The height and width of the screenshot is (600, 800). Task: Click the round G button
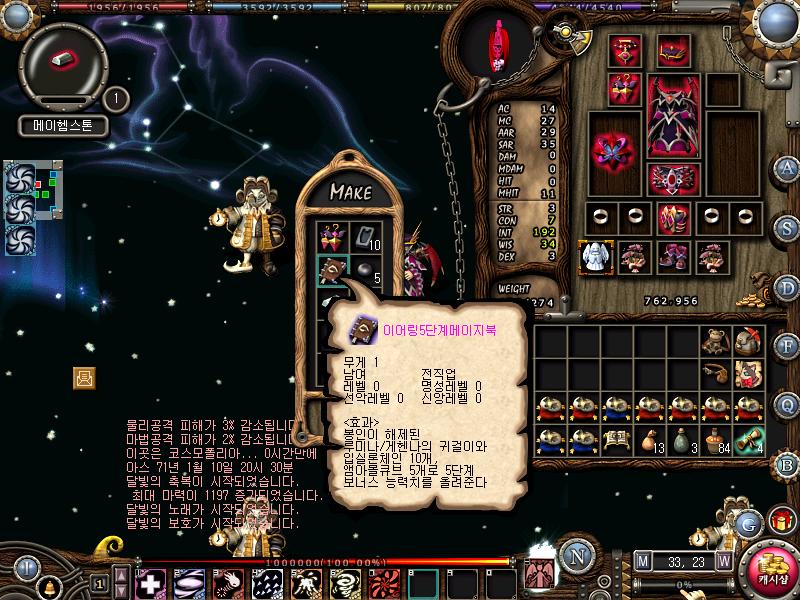click(x=747, y=521)
